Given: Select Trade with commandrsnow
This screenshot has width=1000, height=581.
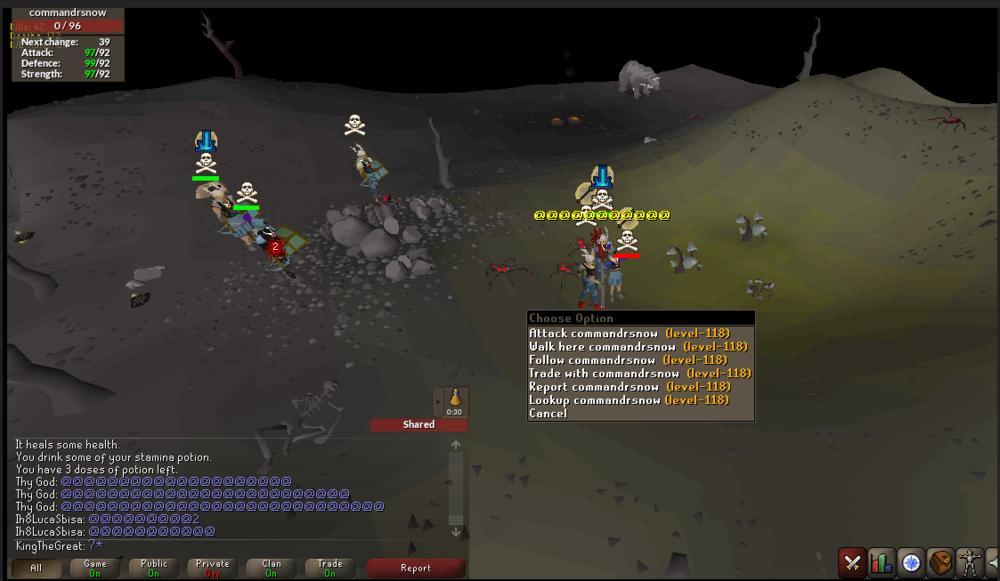Looking at the screenshot, I should 640,373.
